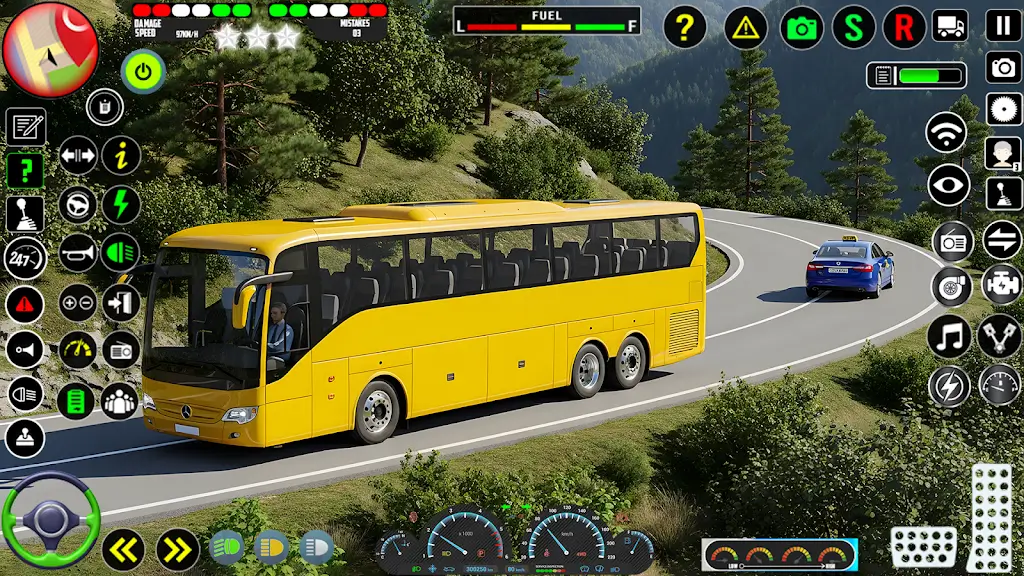Activate the right turn indicator arrows
Image resolution: width=1024 pixels, height=576 pixels.
coord(178,549)
